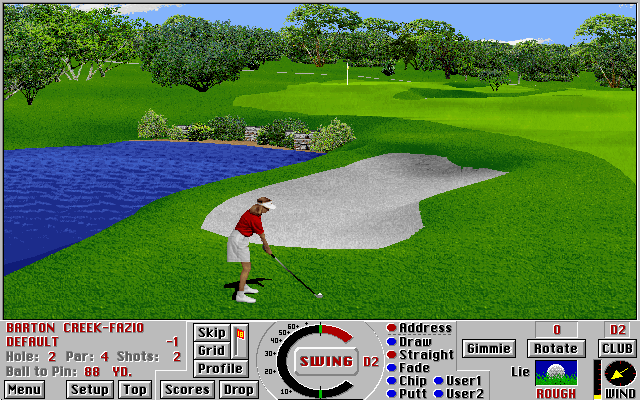Open the hole Profile view
Viewport: 640px width, 400px height.
point(219,368)
